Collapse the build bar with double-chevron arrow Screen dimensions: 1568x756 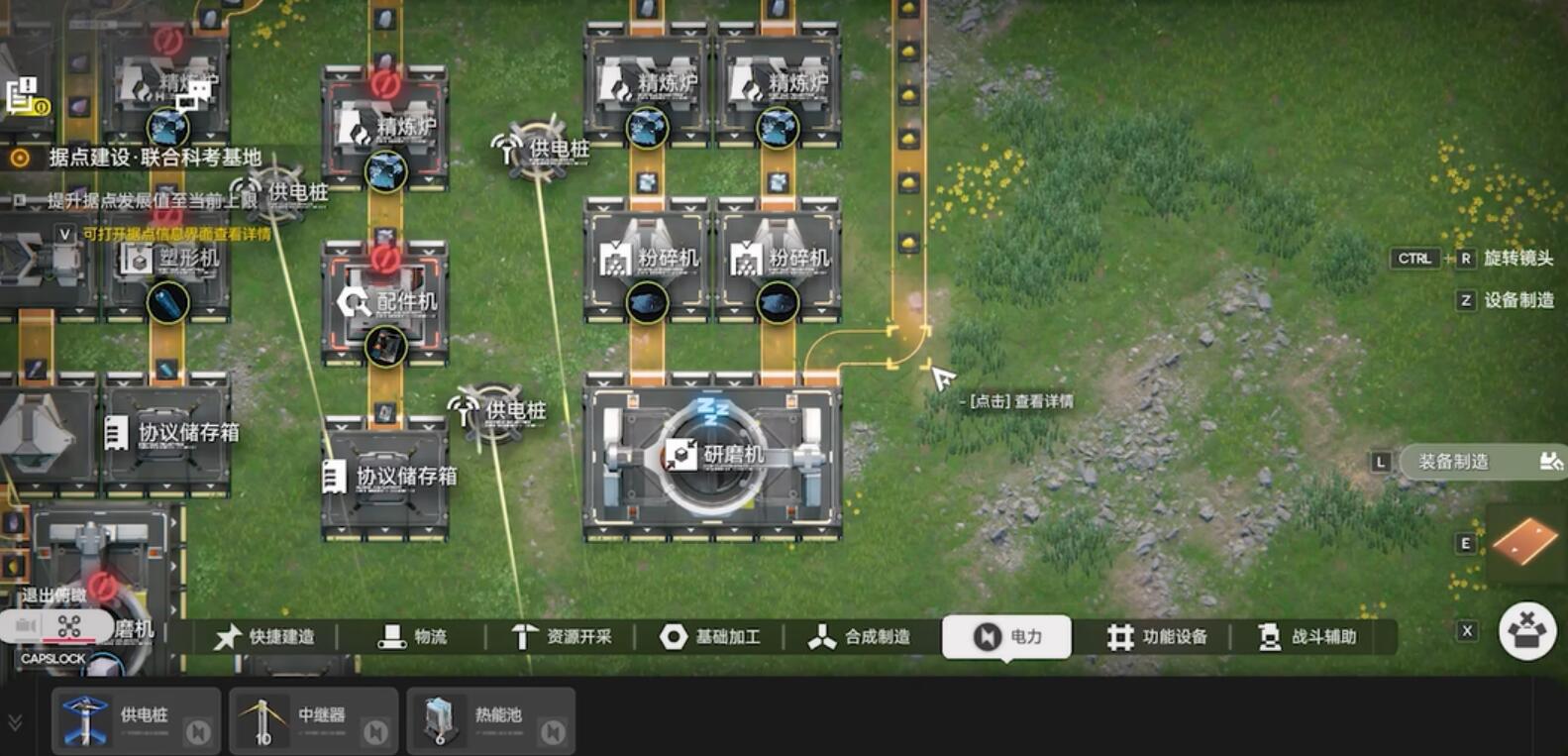pos(15,722)
